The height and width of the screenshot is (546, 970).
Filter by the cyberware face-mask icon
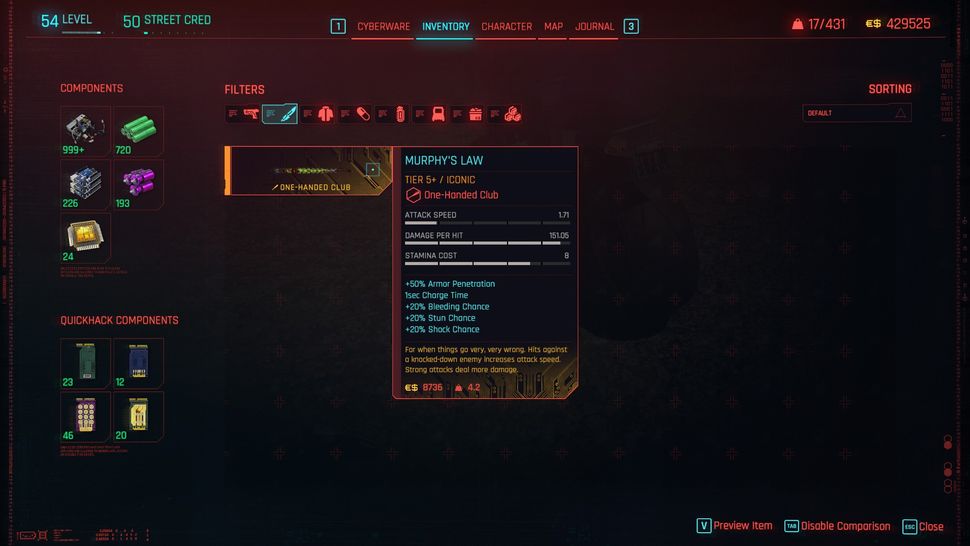(x=438, y=114)
